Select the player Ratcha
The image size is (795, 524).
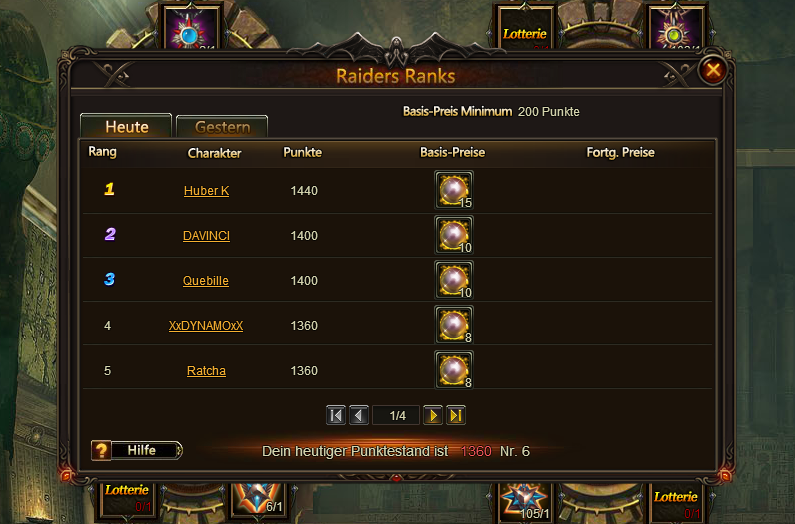pyautogui.click(x=206, y=370)
